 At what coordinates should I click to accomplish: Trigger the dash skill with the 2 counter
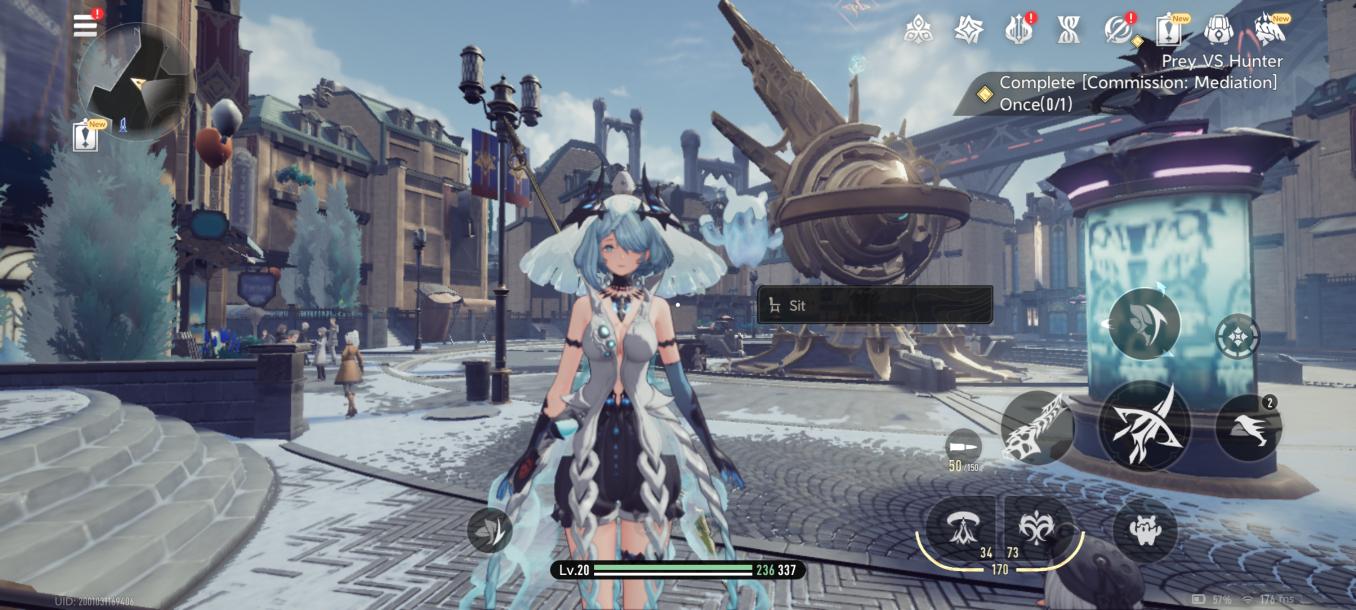(x=1248, y=428)
